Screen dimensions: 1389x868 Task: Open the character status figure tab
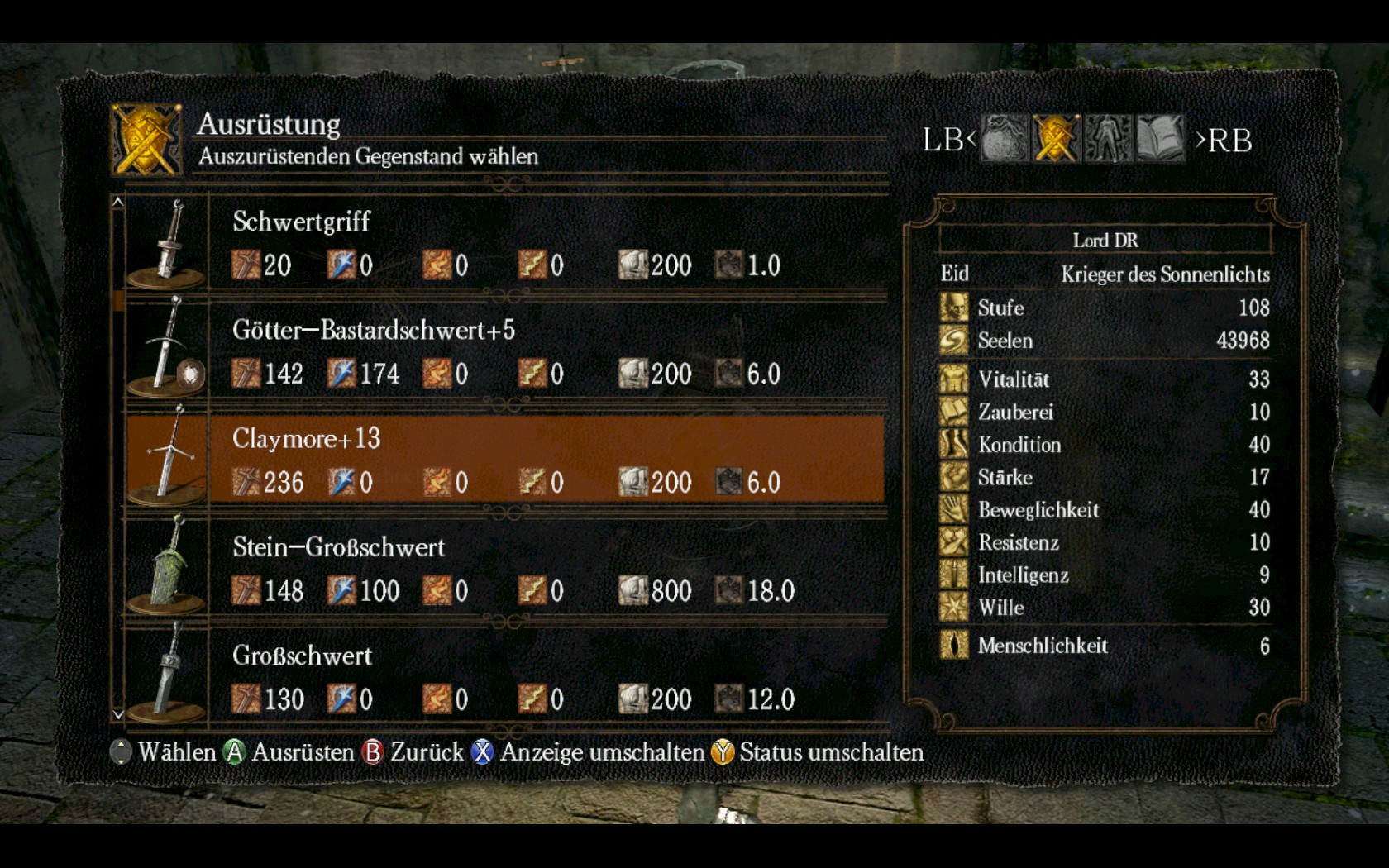(x=1108, y=139)
